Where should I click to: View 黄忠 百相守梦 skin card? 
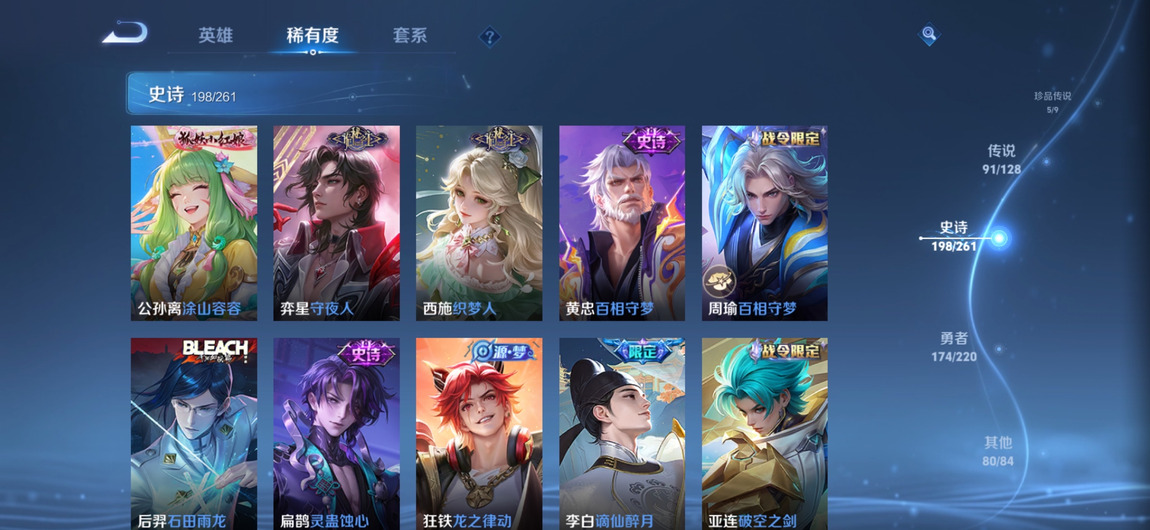[x=622, y=222]
